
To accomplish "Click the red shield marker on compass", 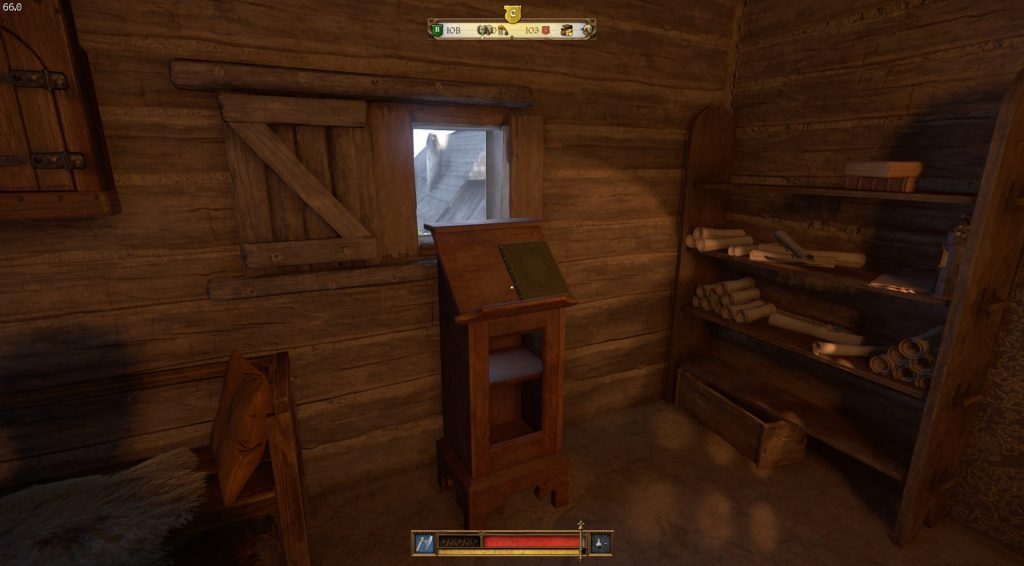I will pos(547,30).
